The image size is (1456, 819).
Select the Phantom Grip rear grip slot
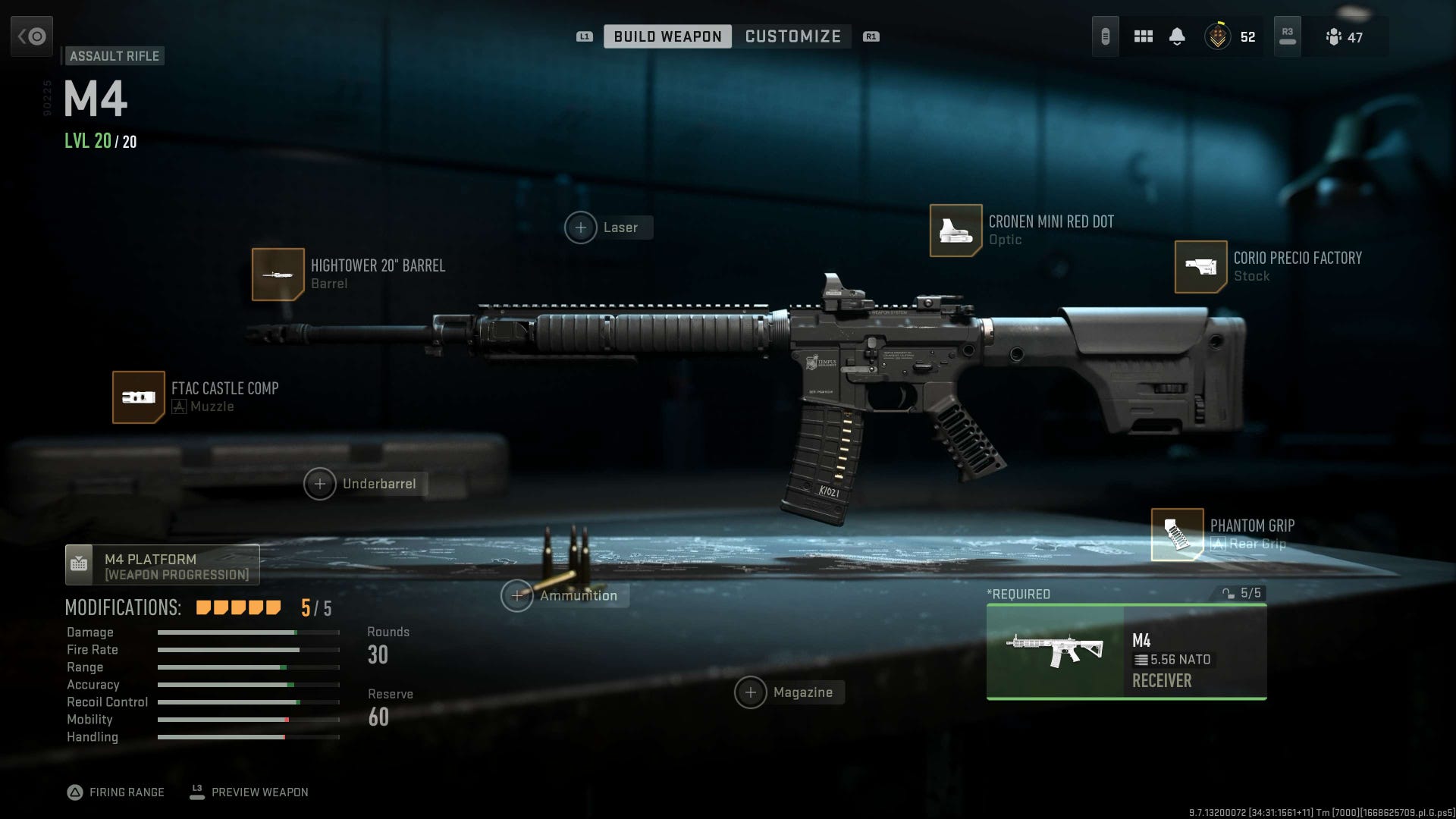(1178, 535)
